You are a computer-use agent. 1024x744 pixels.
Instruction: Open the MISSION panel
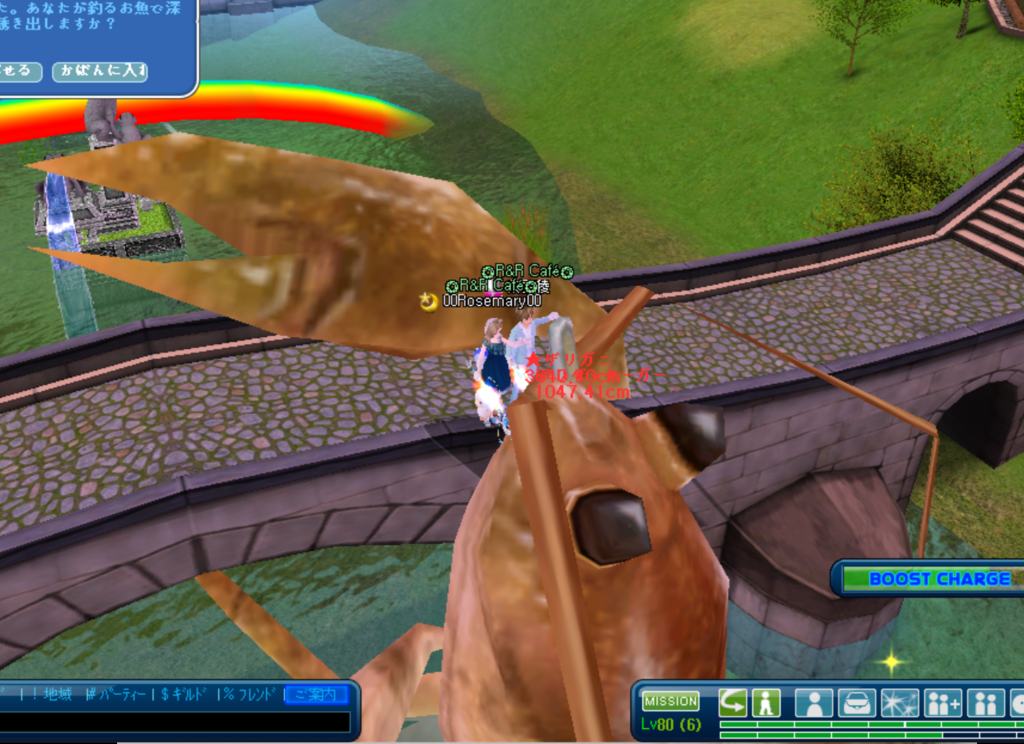click(x=670, y=702)
